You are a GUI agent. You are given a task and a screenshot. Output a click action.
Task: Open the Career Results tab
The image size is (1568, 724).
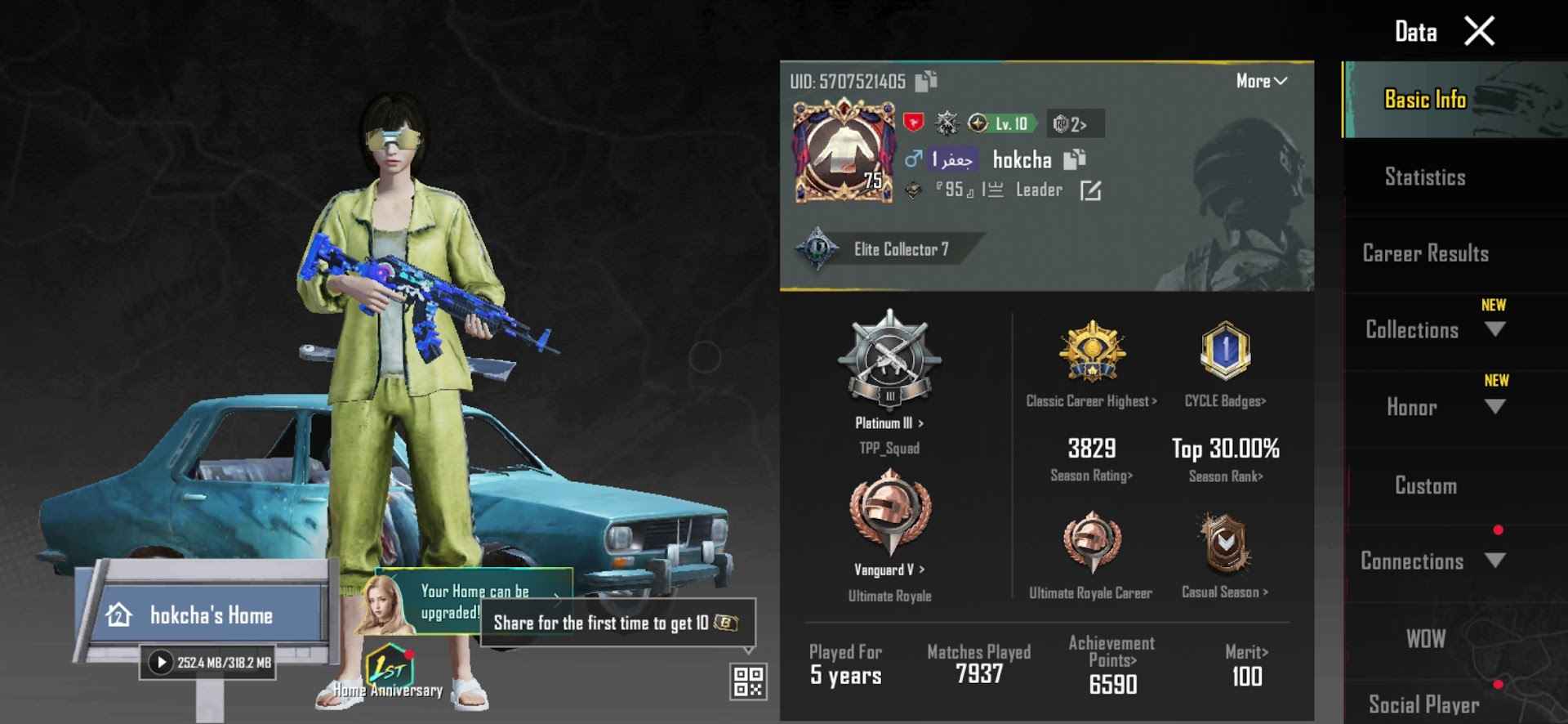coord(1425,253)
